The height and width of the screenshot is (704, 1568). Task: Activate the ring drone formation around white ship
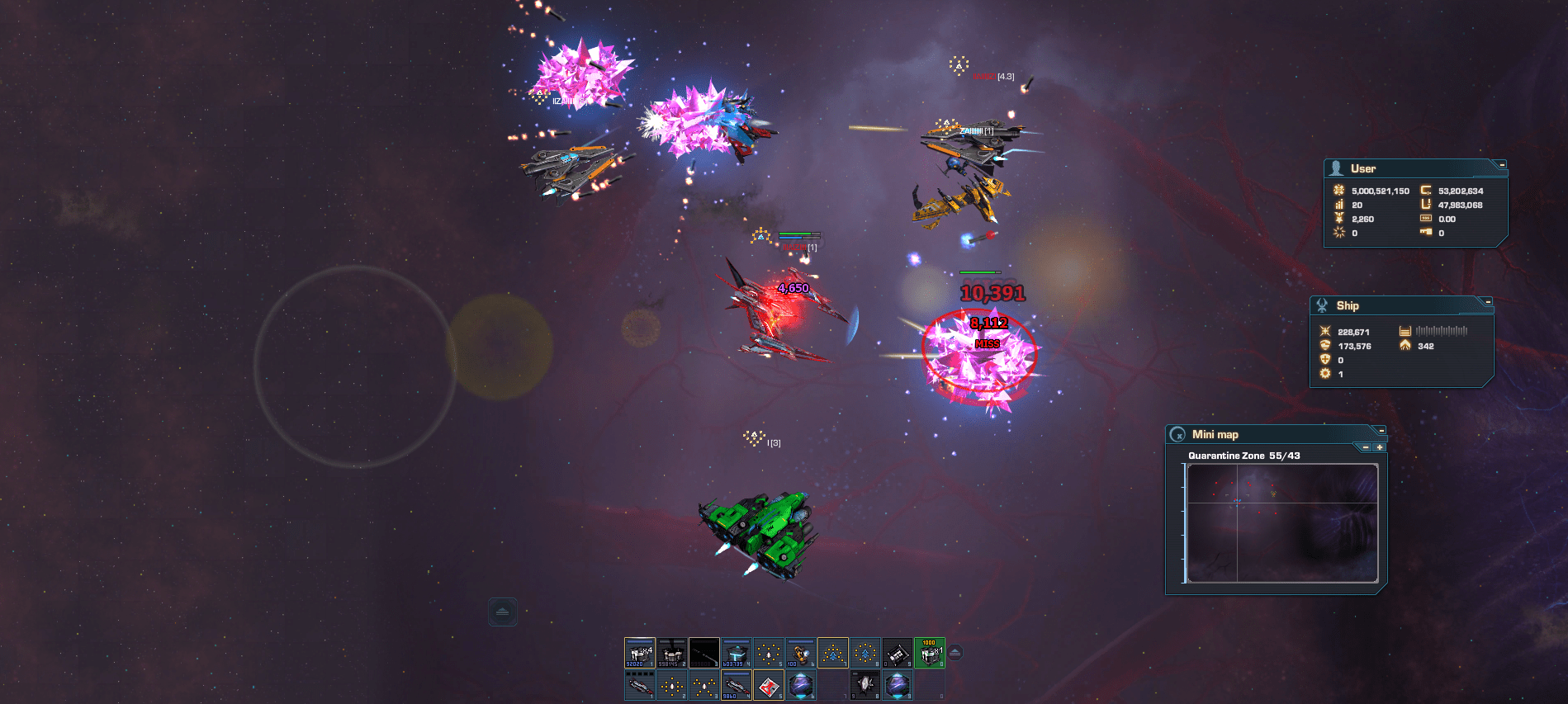point(768,653)
